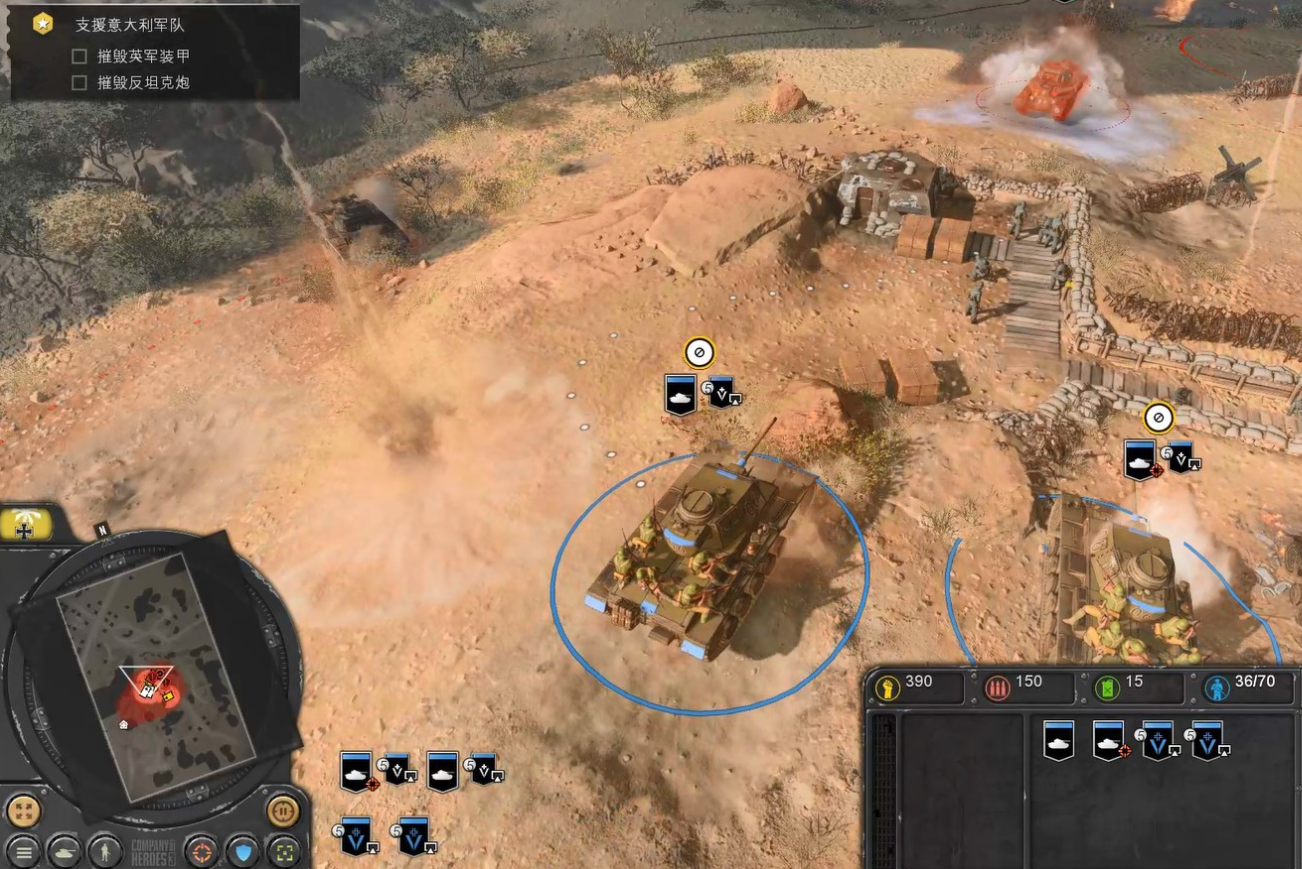Select the infantry soldier icon button
Viewport: 1302px width, 869px height.
coord(104,852)
